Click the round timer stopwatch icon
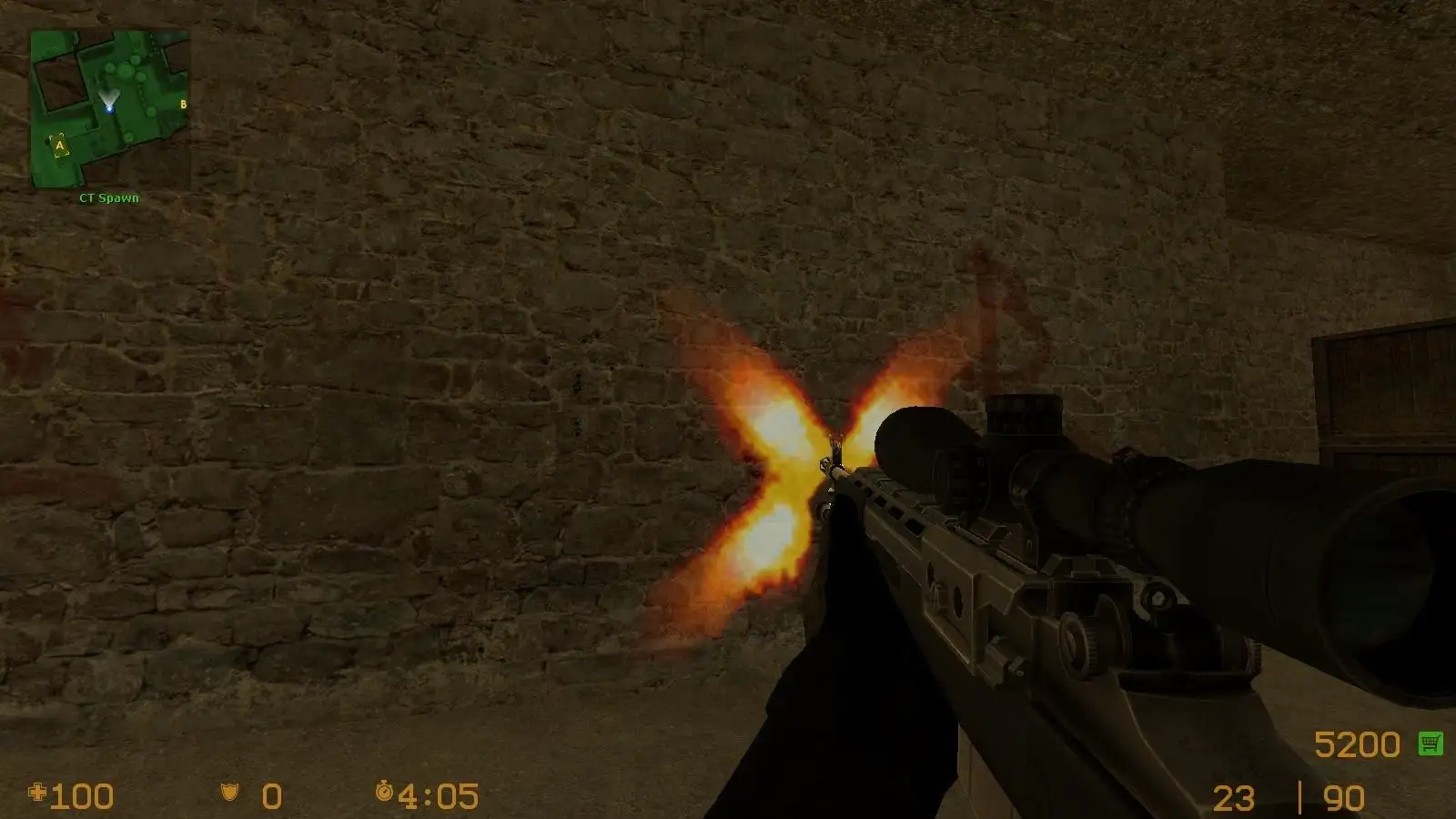Screen dimensions: 1456x819 click(386, 794)
